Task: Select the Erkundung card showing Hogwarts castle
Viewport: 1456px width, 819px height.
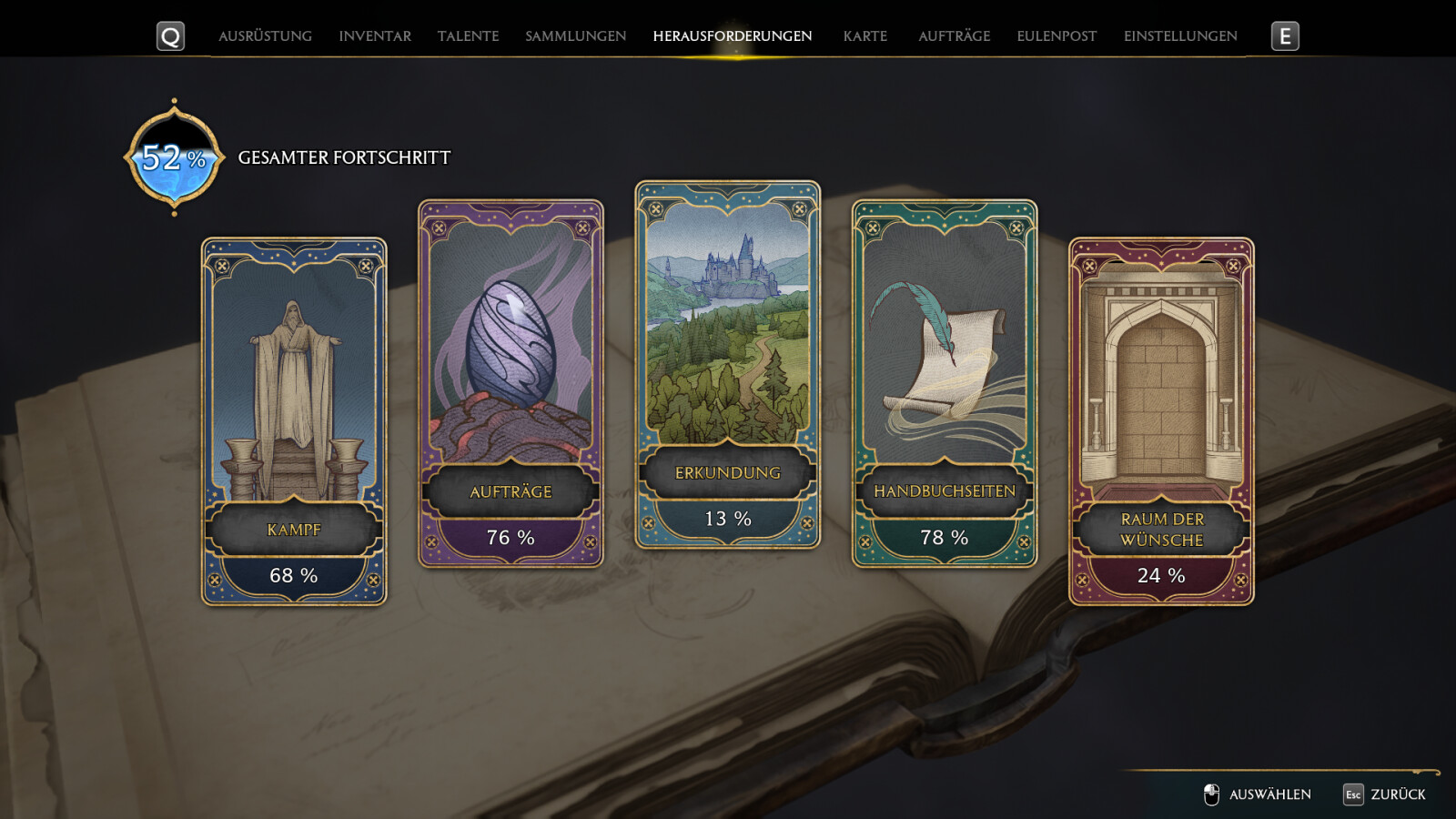Action: 727,364
